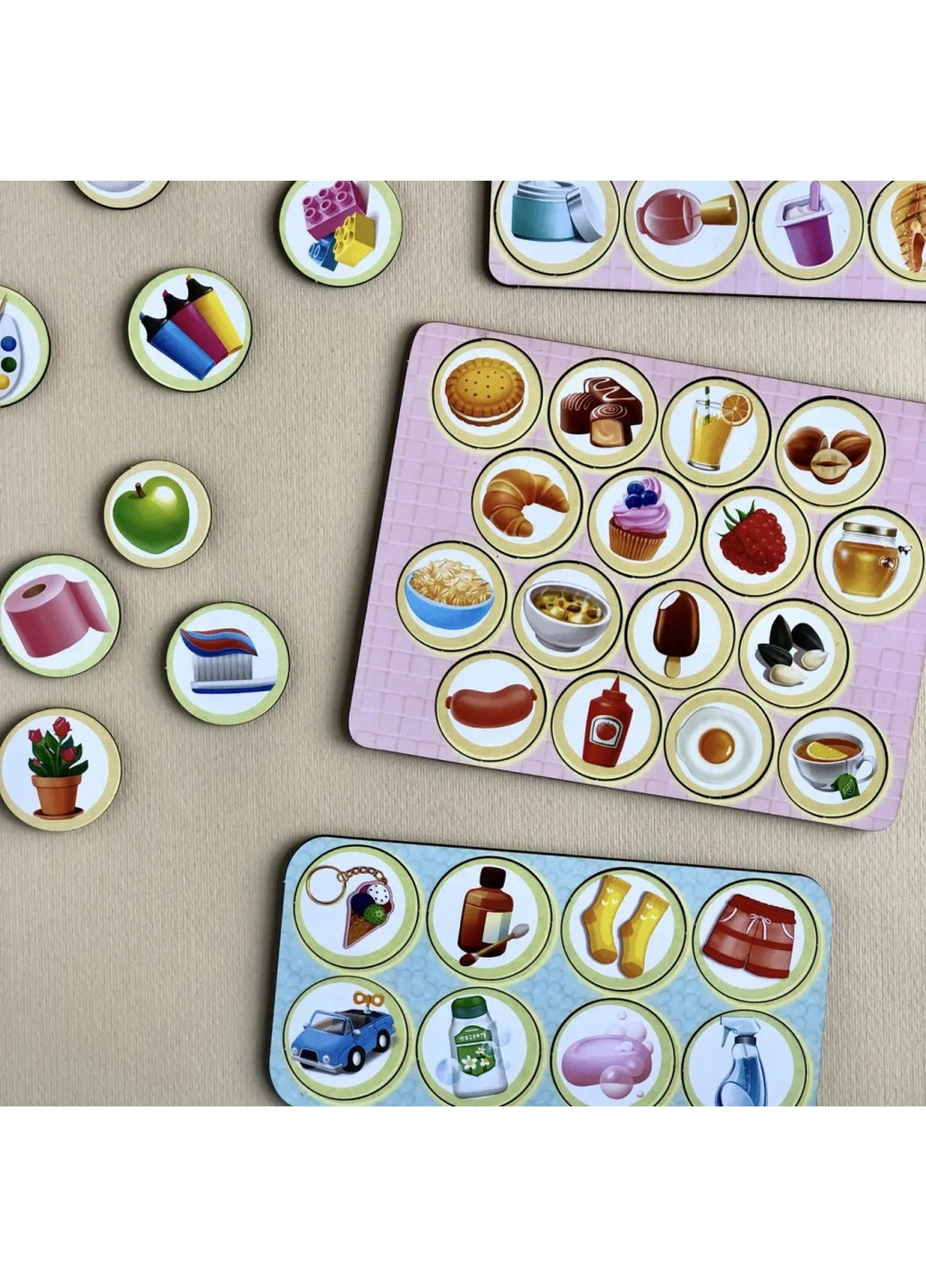Image resolution: width=926 pixels, height=1288 pixels.
Task: Select the raspberry tile
Action: tap(755, 540)
